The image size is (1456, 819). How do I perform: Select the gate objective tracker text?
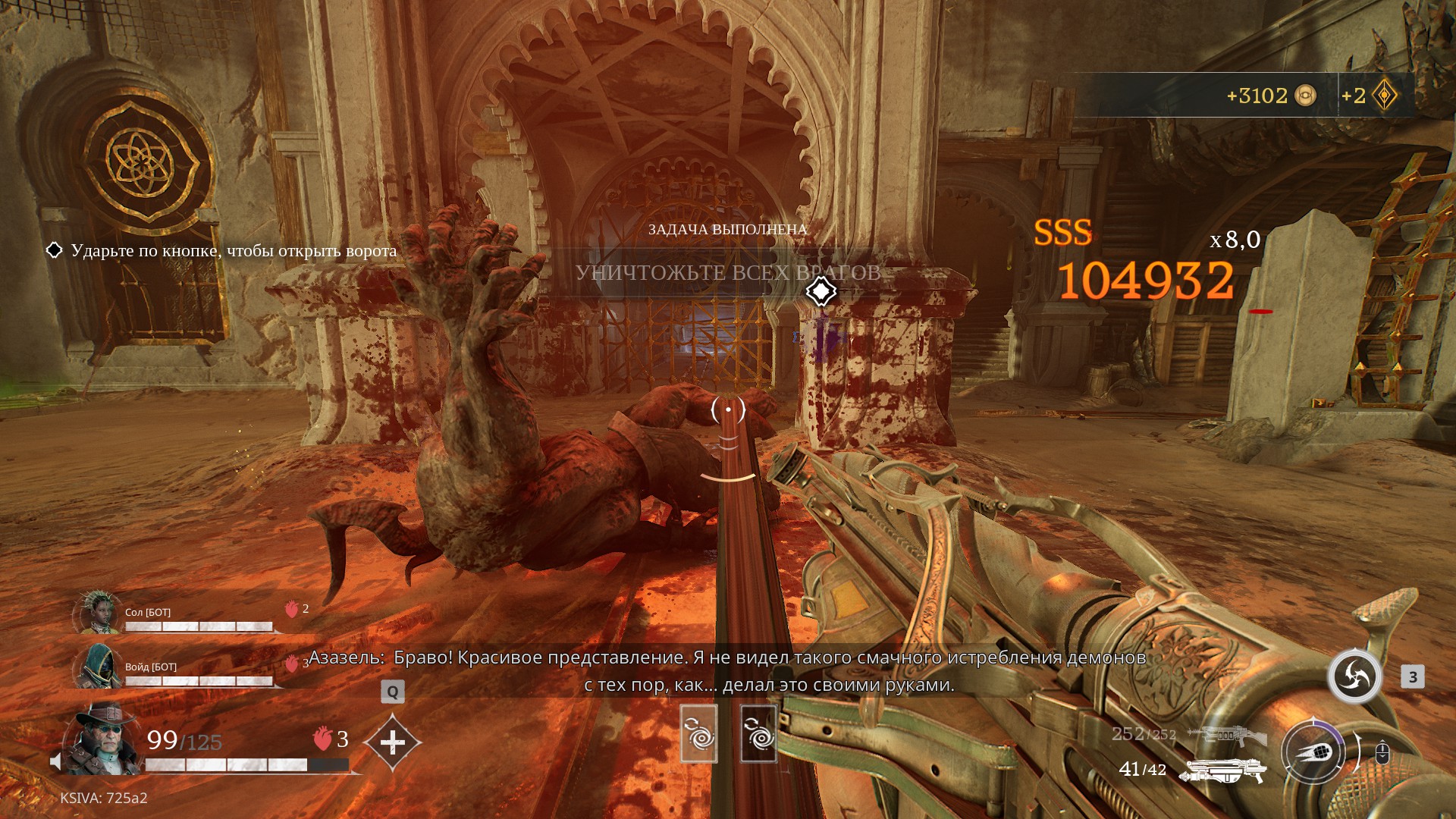234,251
